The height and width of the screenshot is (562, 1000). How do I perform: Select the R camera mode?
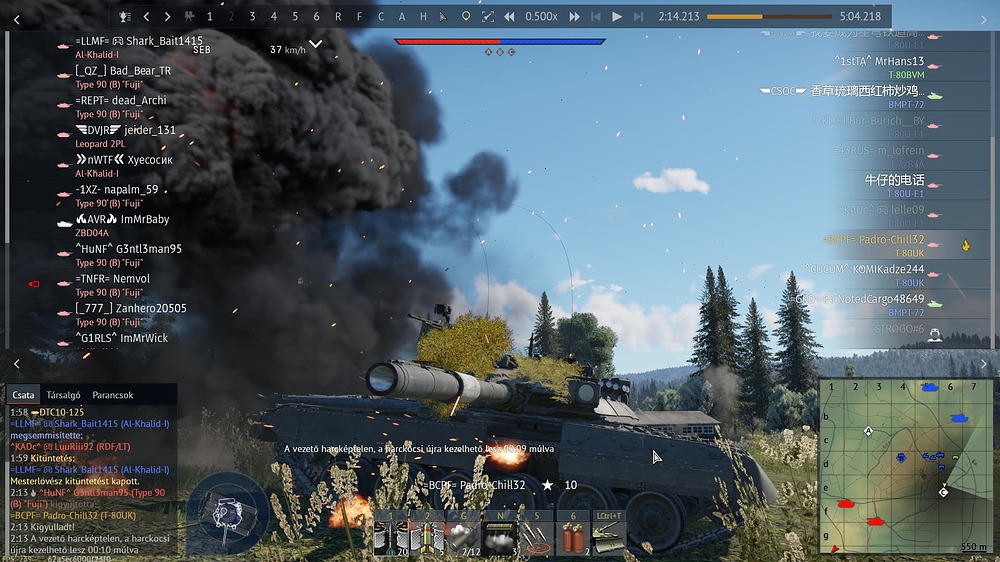pyautogui.click(x=338, y=16)
